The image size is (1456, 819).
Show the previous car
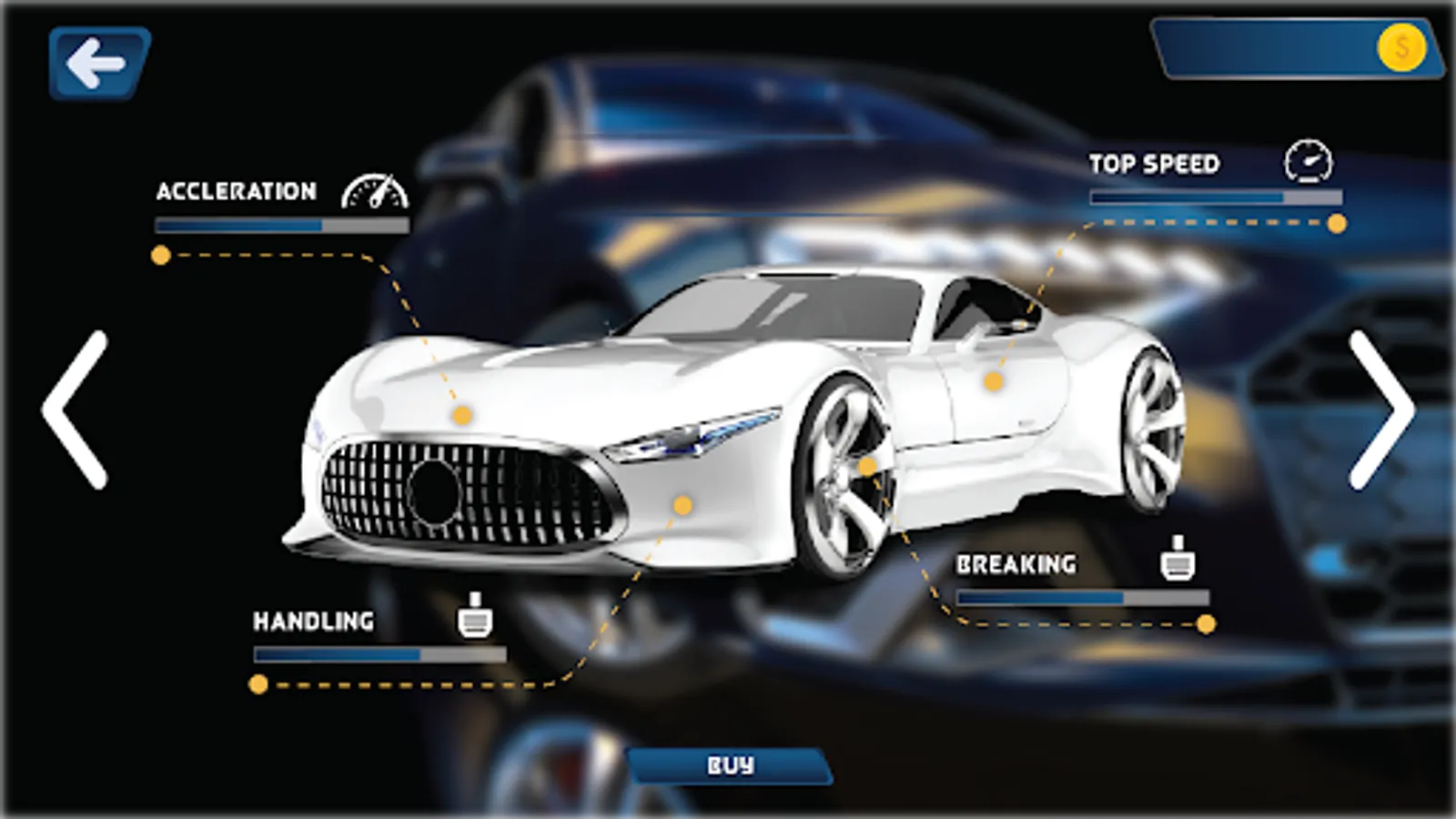click(x=76, y=409)
